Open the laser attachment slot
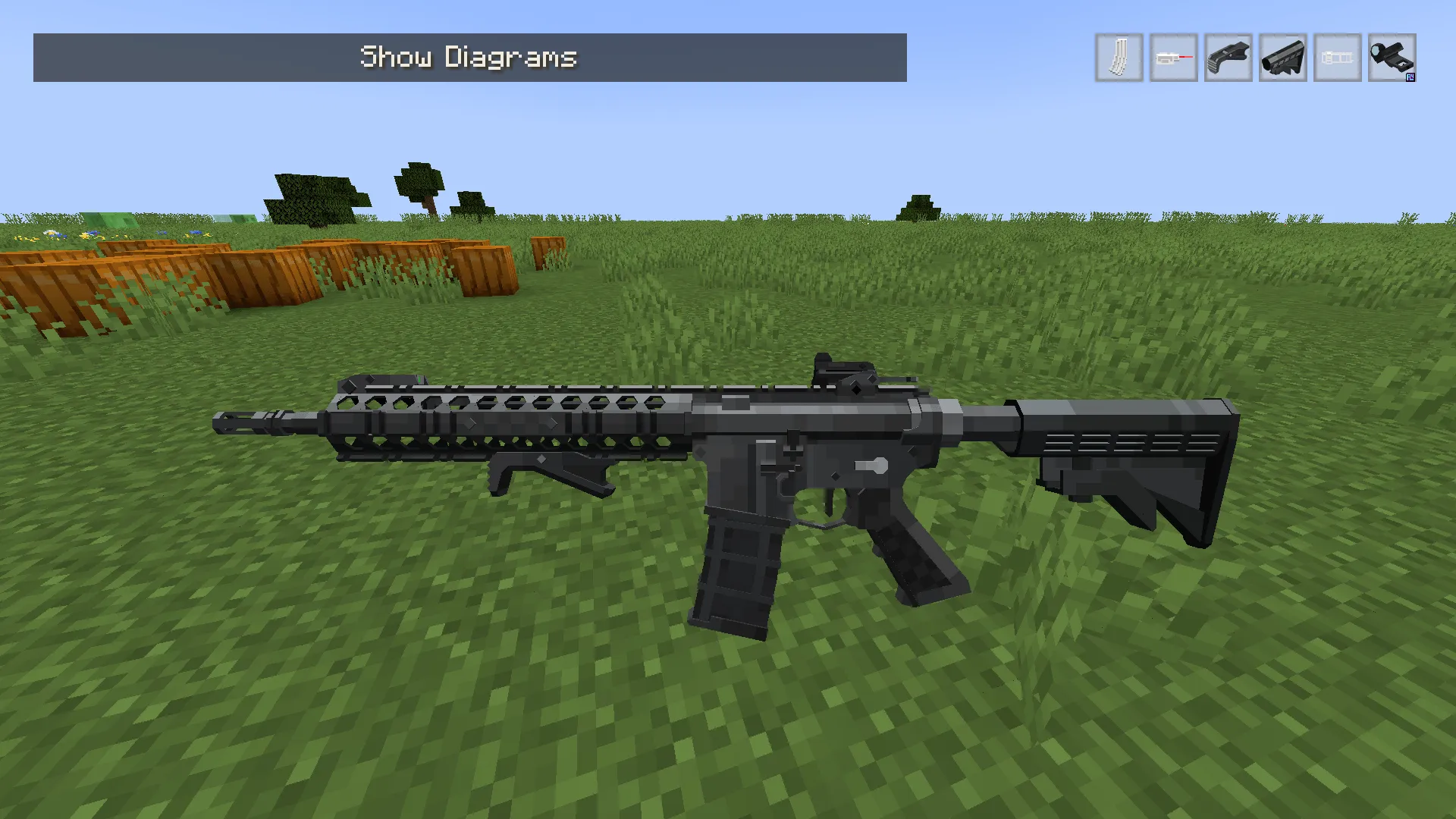This screenshot has width=1456, height=819. [1173, 58]
